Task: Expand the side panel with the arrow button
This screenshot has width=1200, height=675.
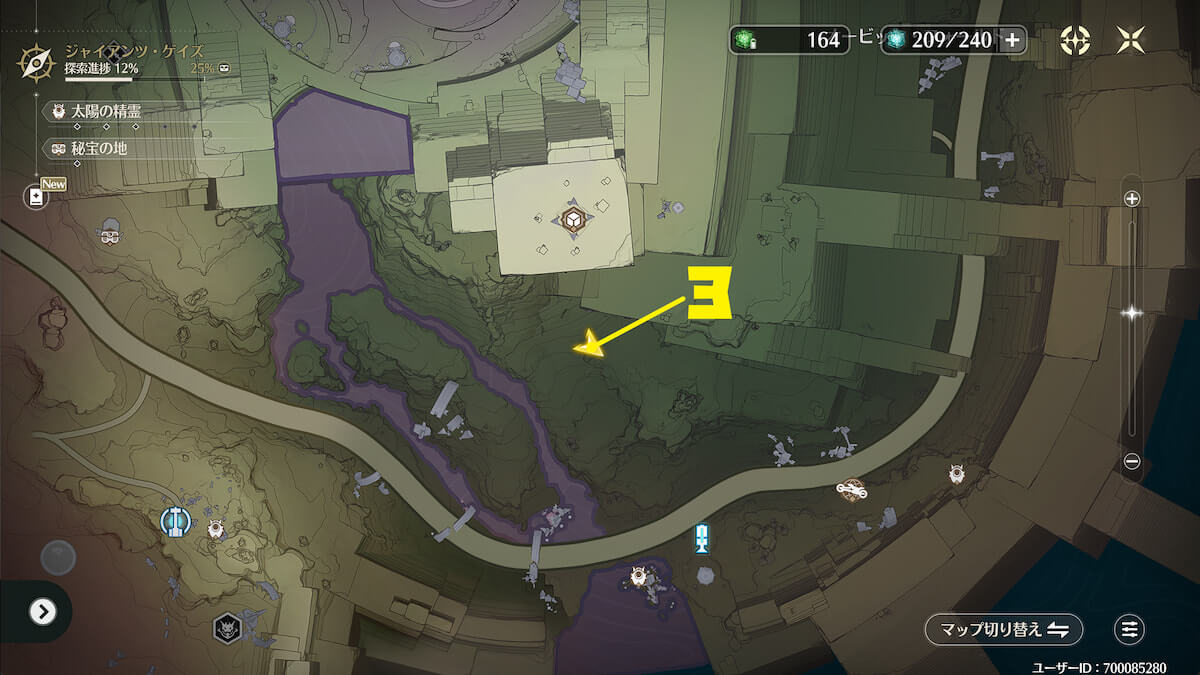Action: click(x=42, y=611)
